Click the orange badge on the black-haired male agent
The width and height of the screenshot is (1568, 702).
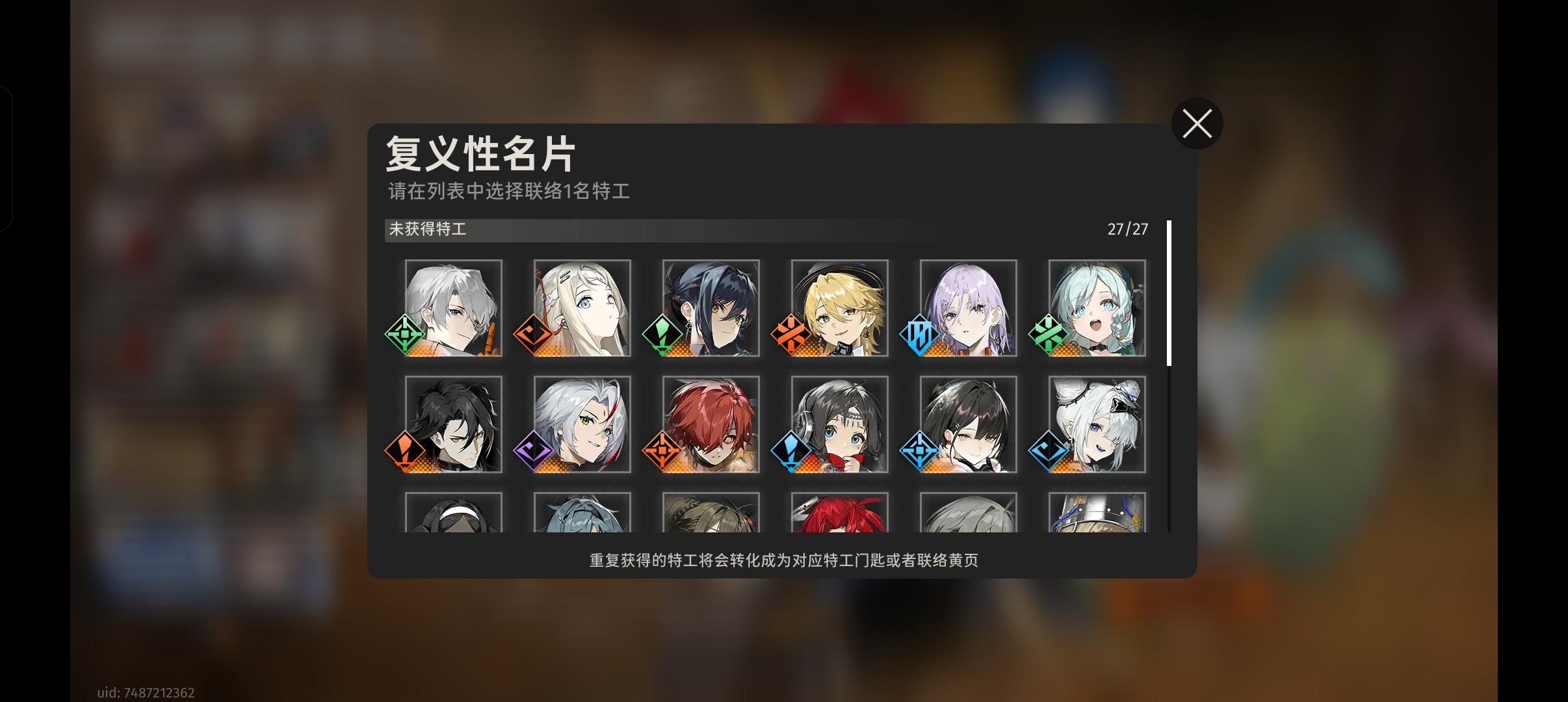(x=404, y=452)
